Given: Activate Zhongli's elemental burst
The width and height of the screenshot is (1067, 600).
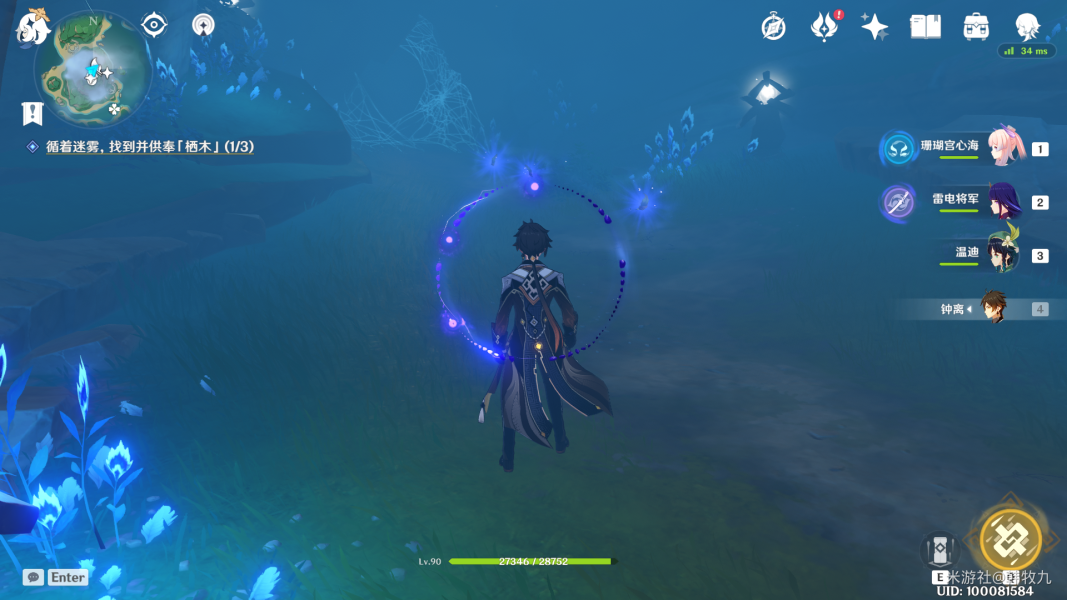Looking at the screenshot, I should click(1010, 539).
